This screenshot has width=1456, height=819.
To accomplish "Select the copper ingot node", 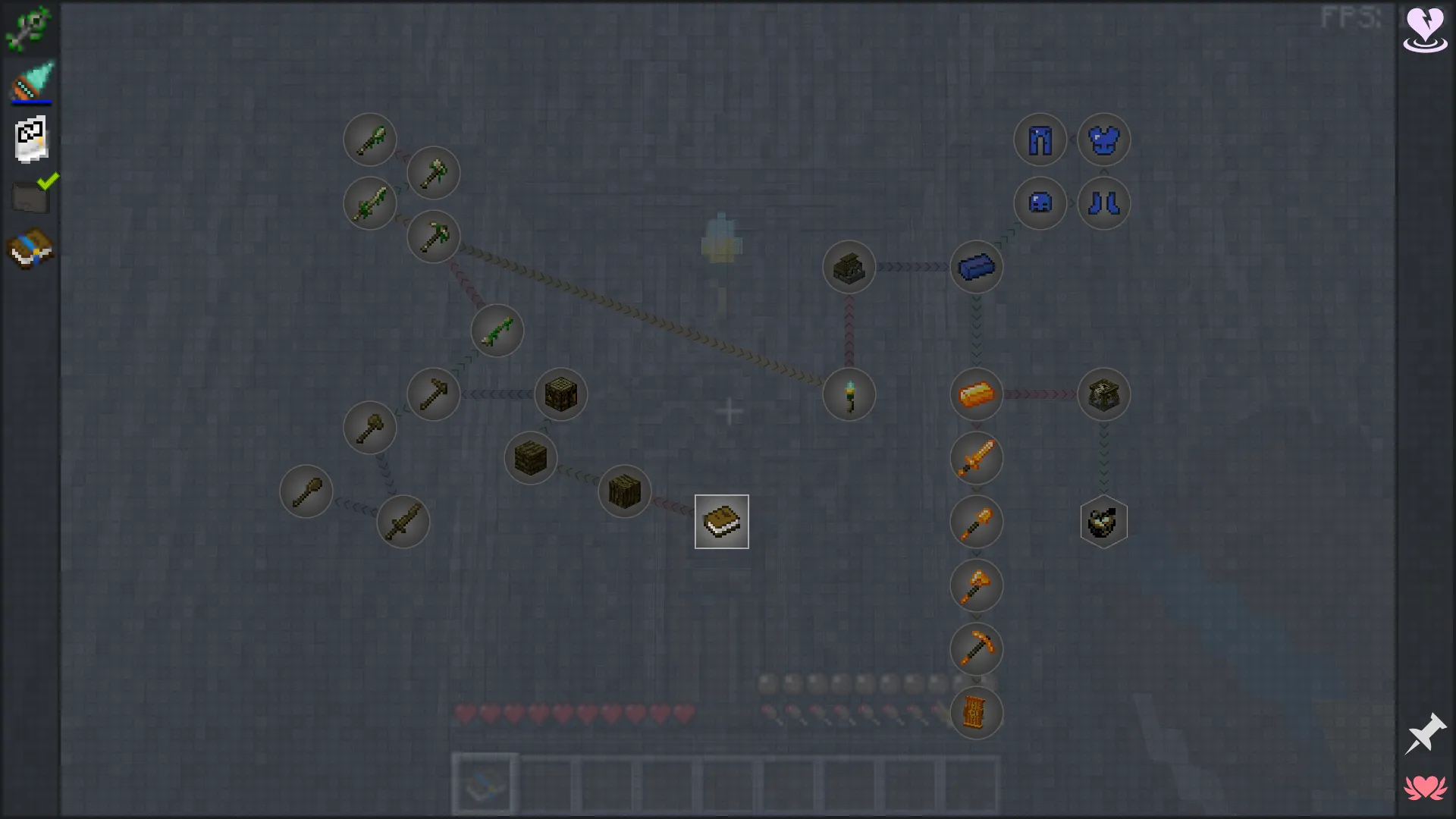I will [x=977, y=394].
